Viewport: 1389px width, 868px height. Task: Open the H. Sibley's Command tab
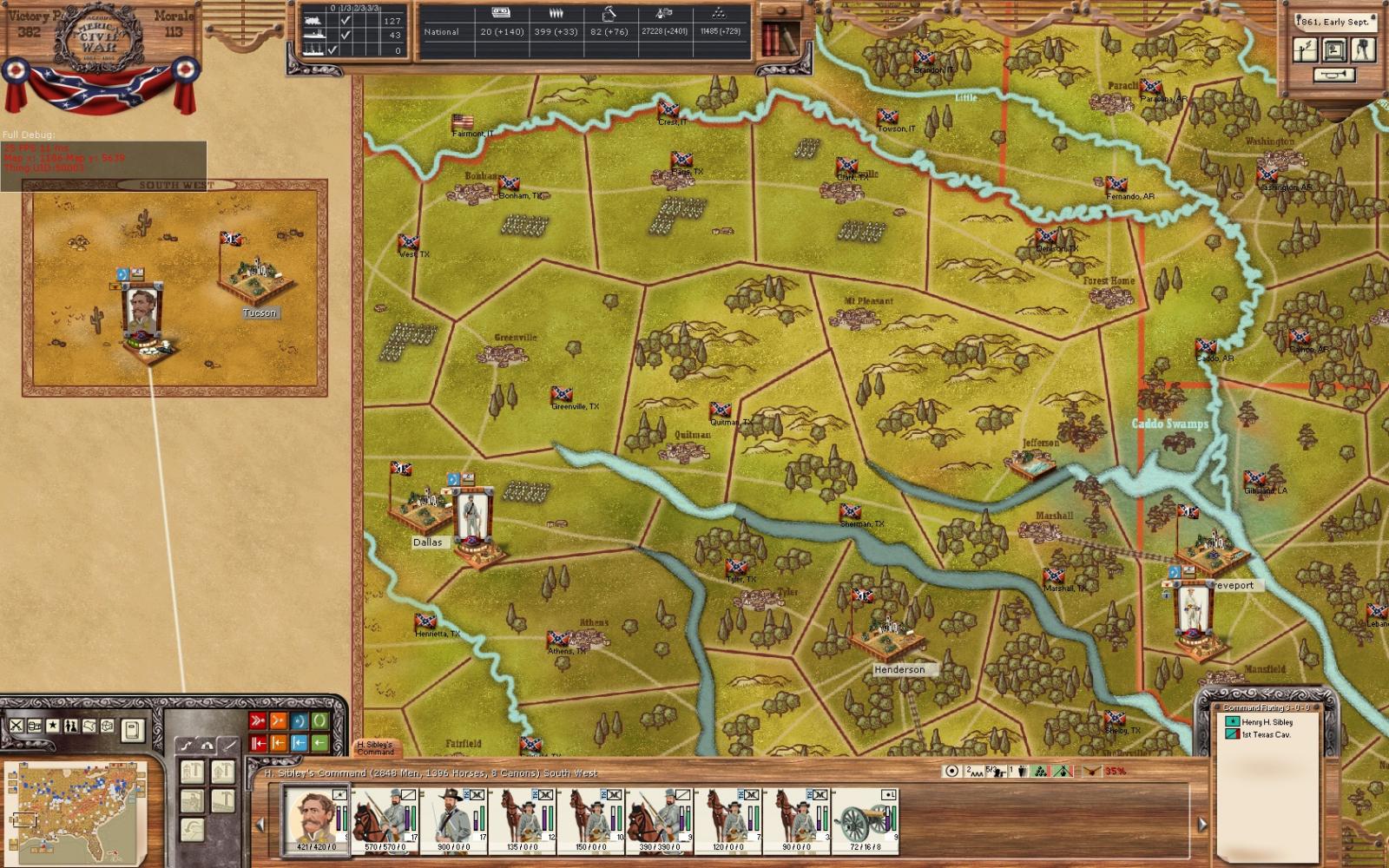click(x=377, y=747)
